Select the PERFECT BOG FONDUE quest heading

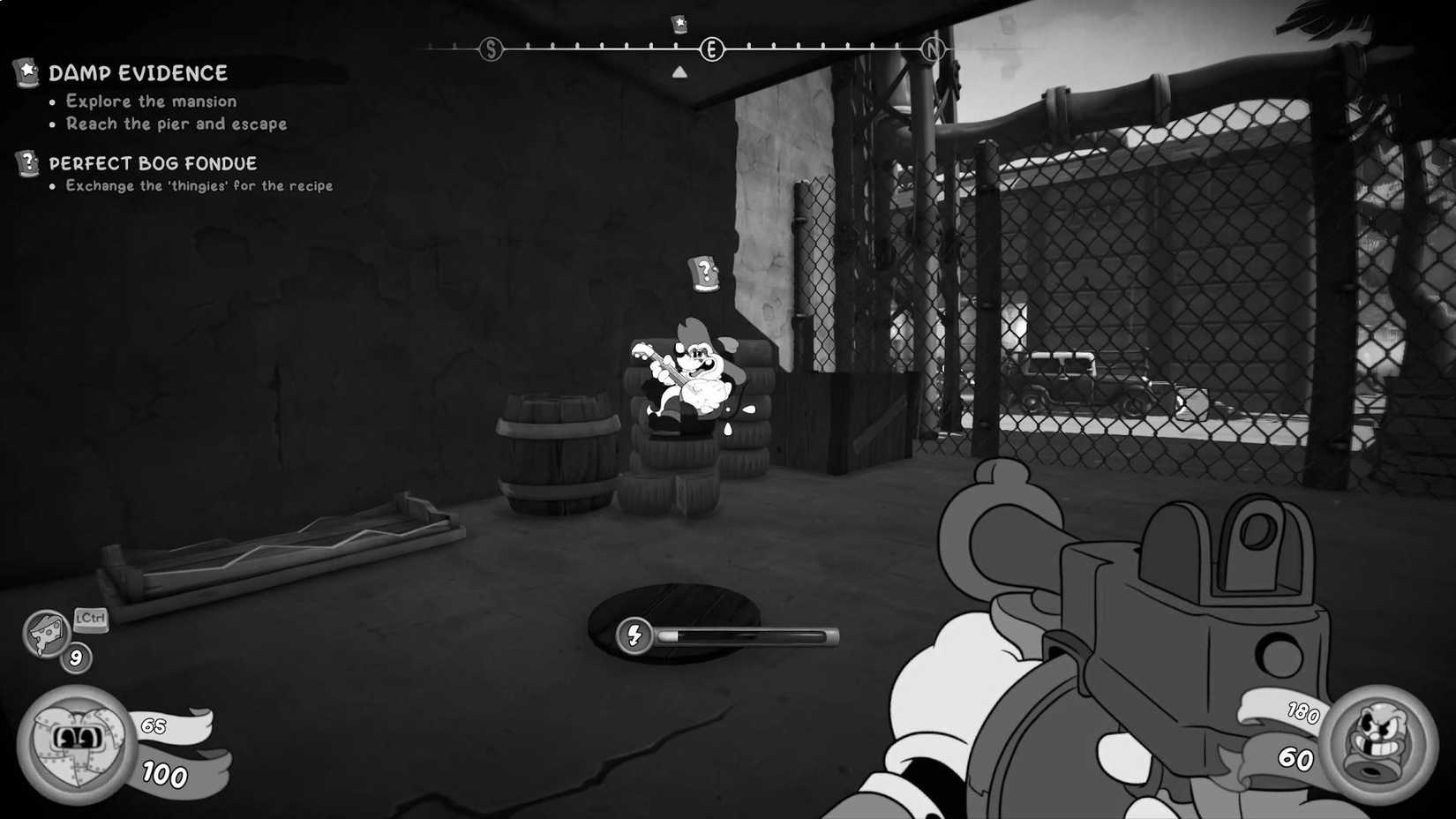pyautogui.click(x=153, y=162)
